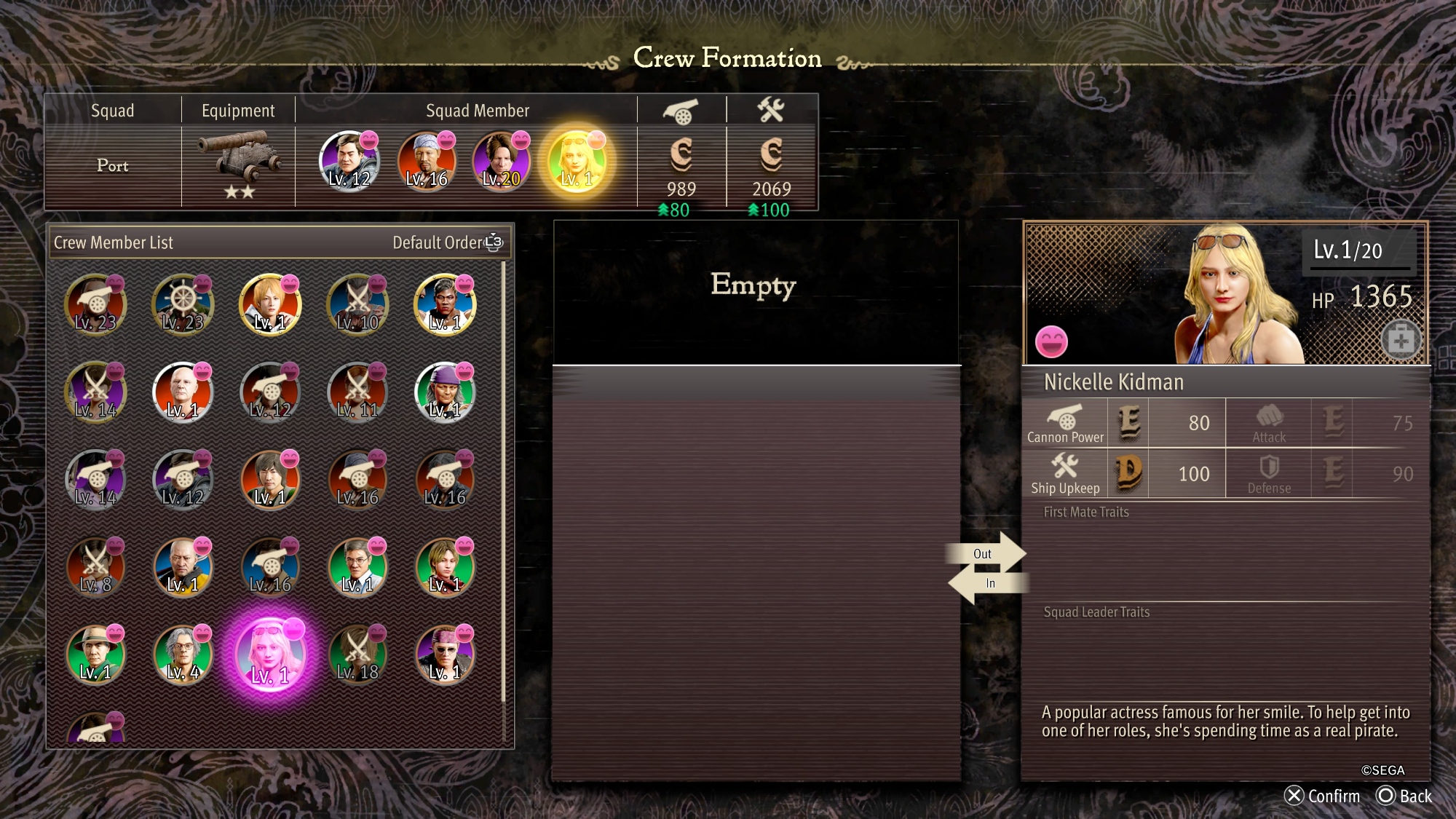The width and height of the screenshot is (1456, 819).
Task: Choose the Lv. 23 cannon crew member
Action: (x=95, y=305)
